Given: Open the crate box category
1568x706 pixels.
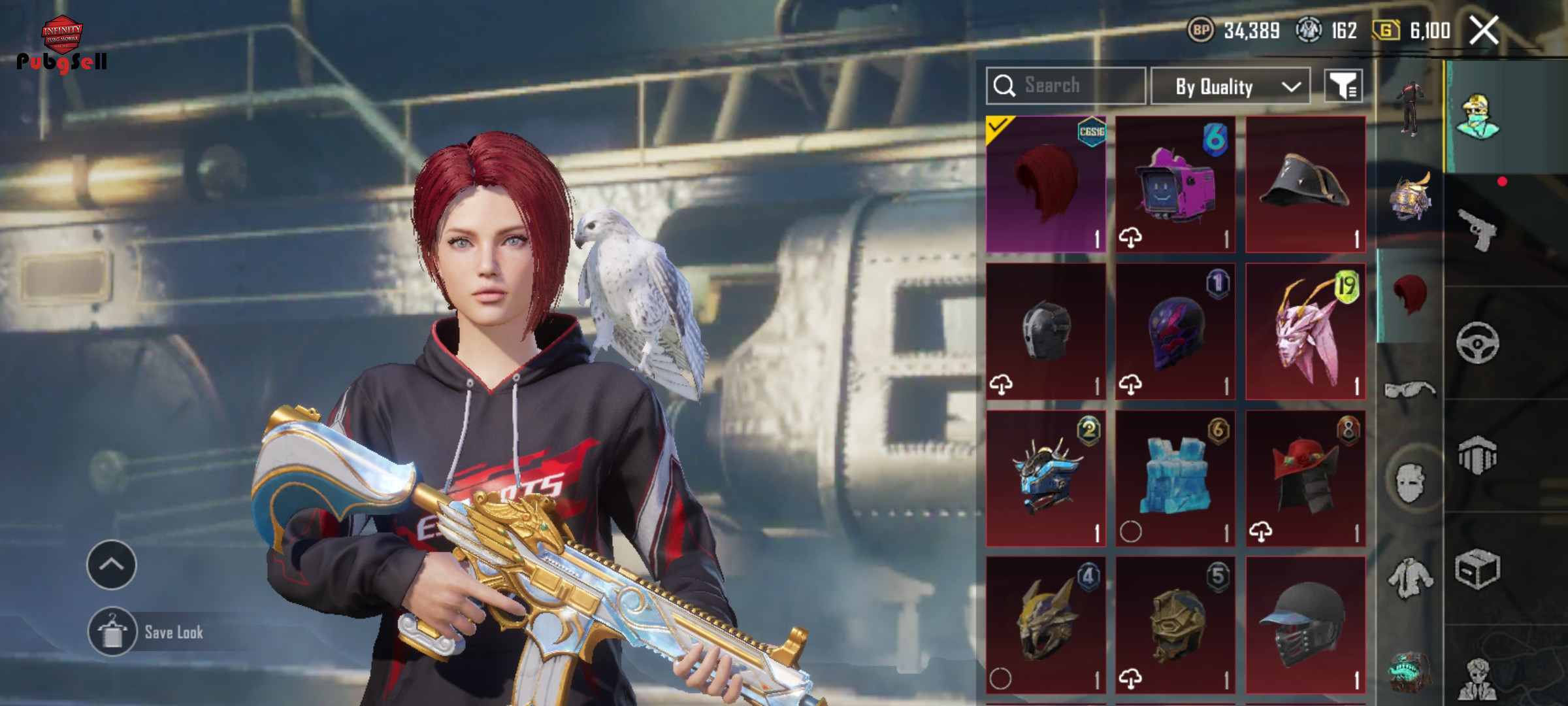Looking at the screenshot, I should tap(1478, 569).
